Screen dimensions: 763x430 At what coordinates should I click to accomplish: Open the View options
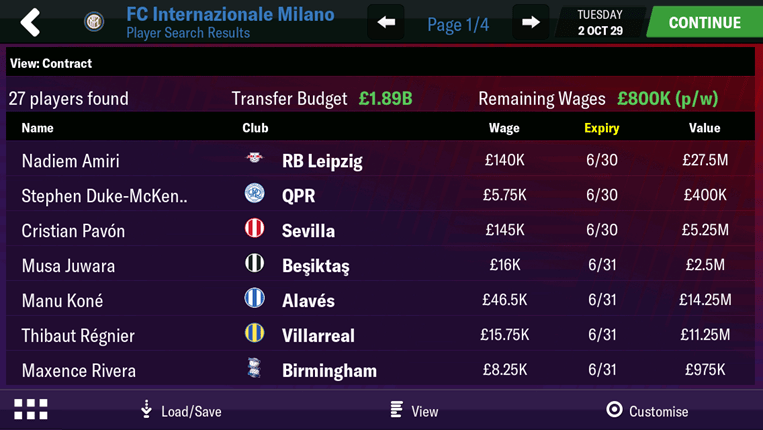pos(414,410)
